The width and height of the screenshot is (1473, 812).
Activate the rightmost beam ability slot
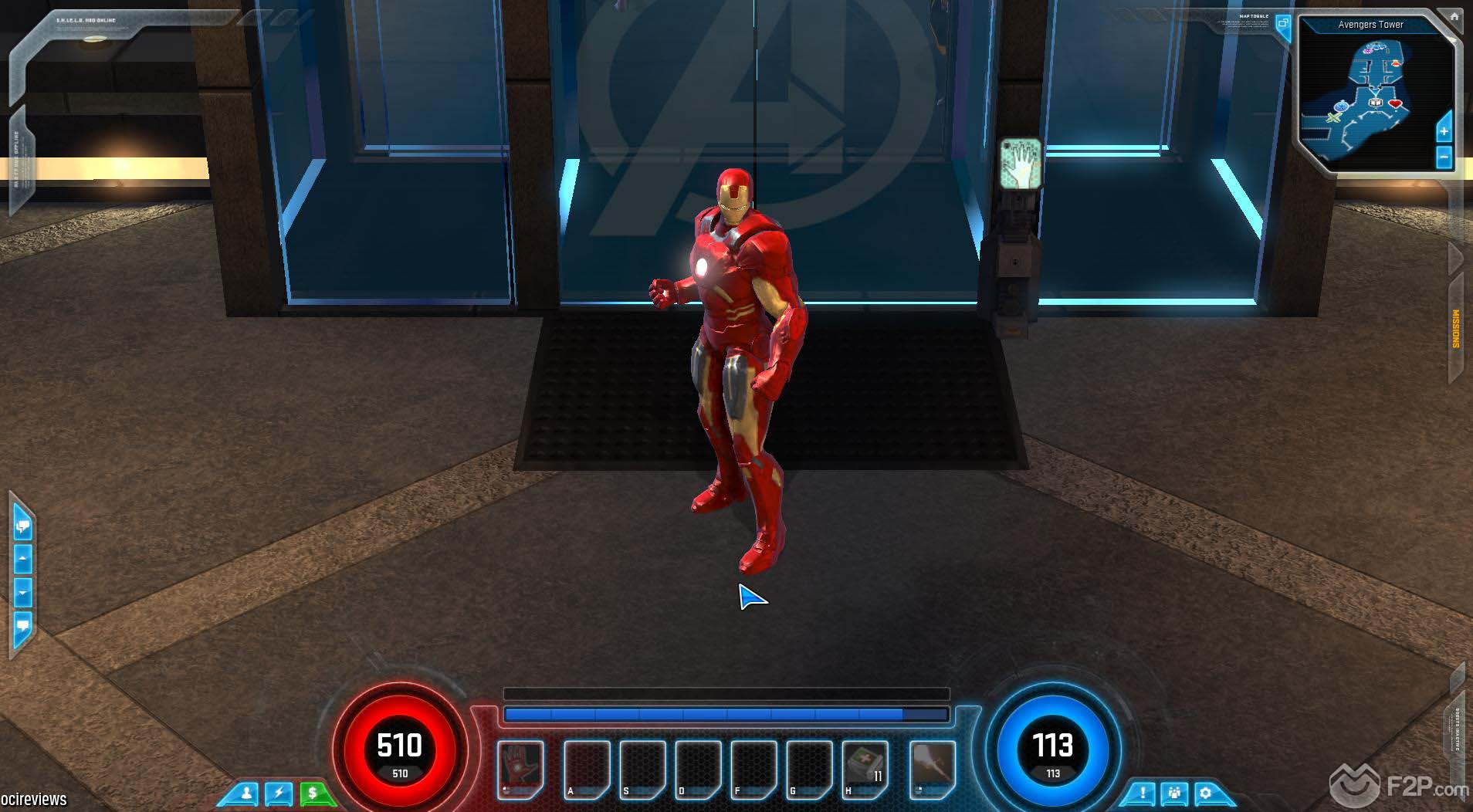[x=932, y=769]
